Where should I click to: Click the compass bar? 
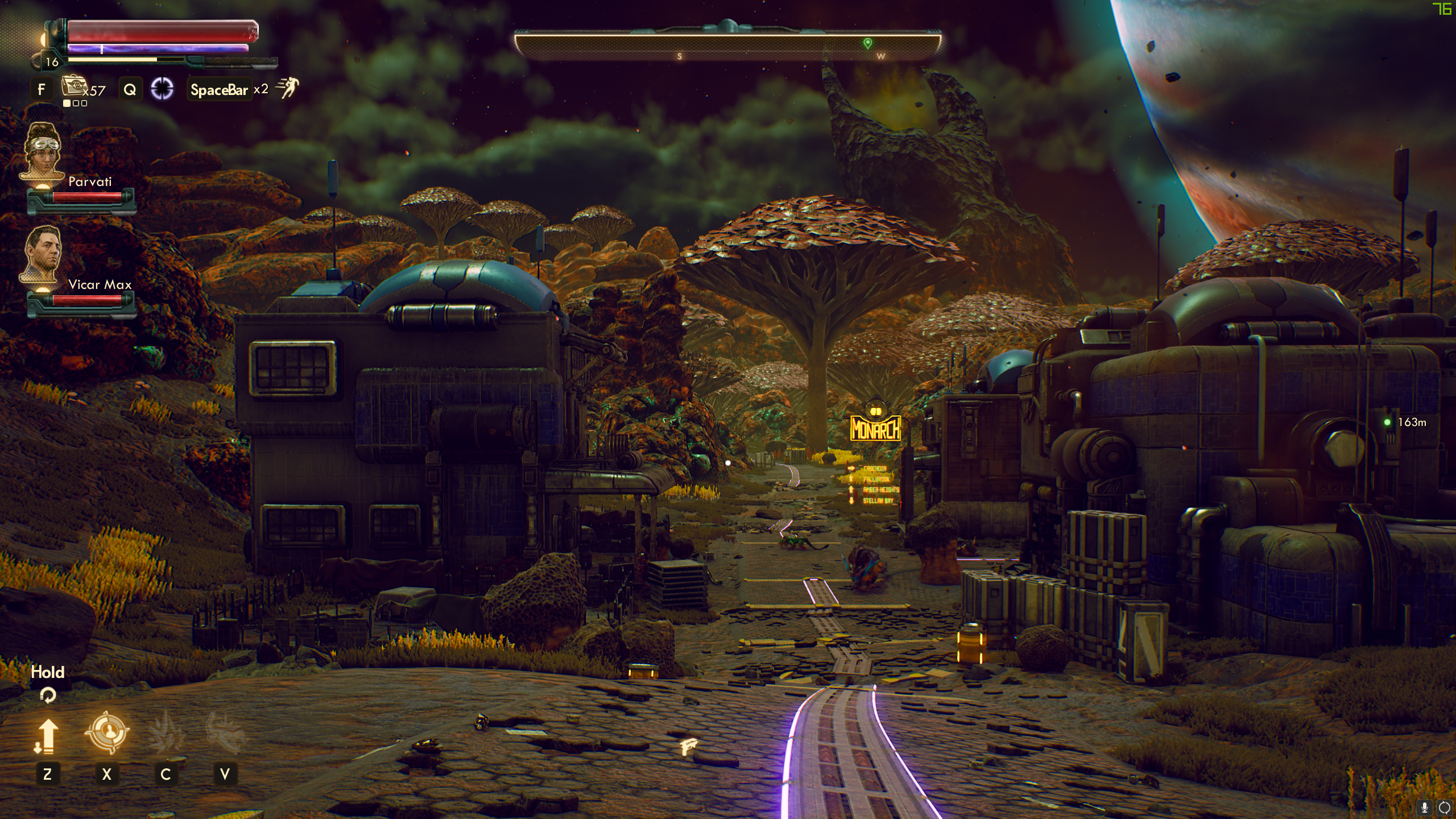click(x=727, y=45)
